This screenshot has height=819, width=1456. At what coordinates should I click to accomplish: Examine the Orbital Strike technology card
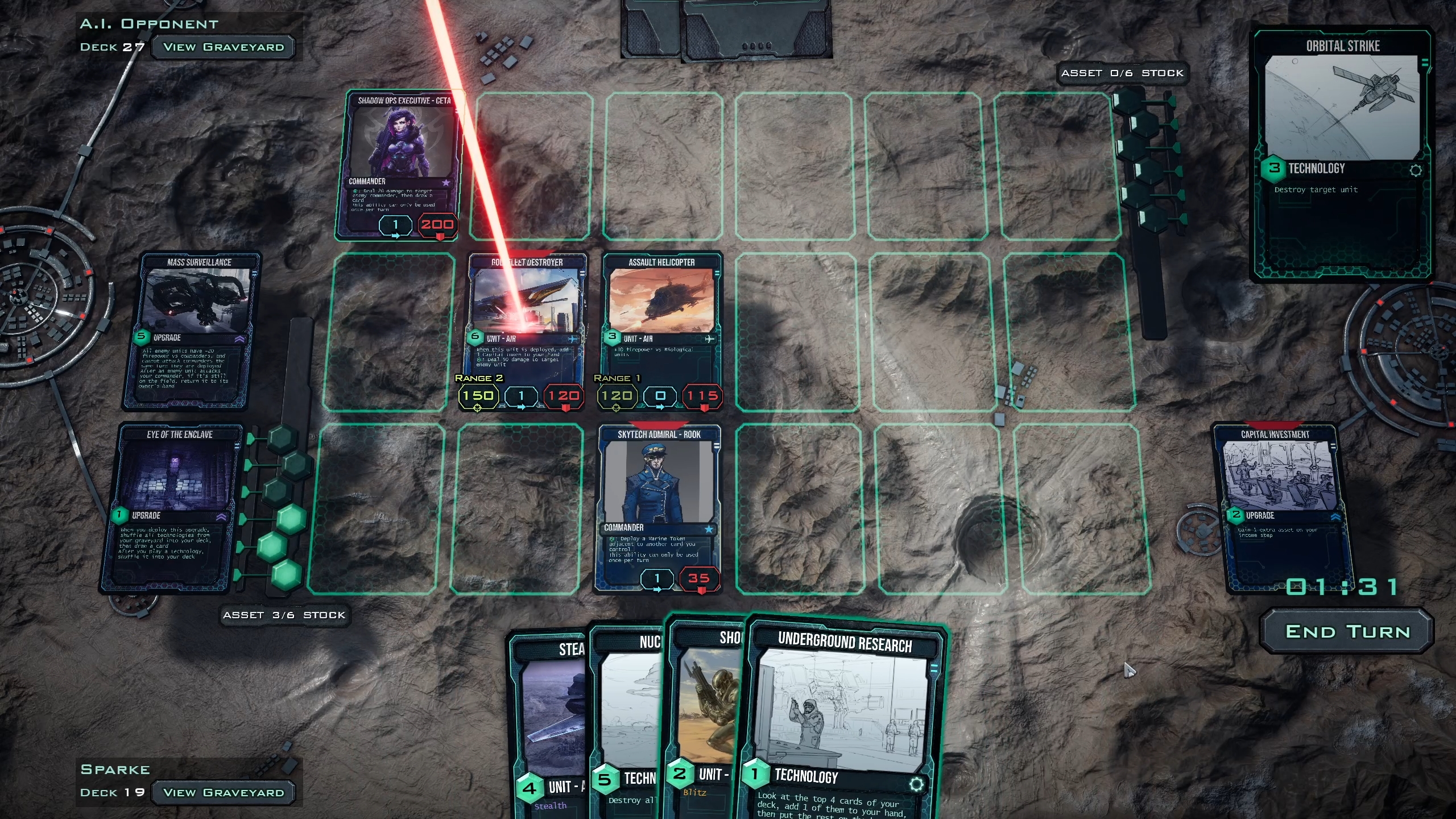click(1342, 154)
